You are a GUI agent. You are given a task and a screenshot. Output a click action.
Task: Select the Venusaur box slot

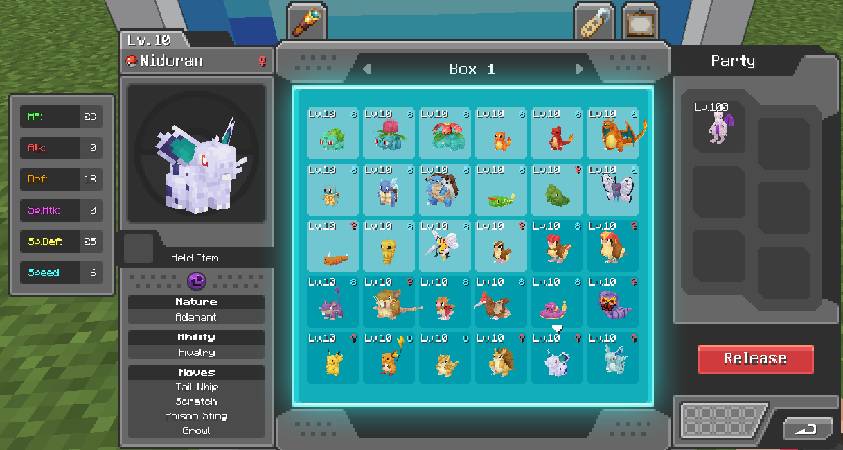click(445, 134)
